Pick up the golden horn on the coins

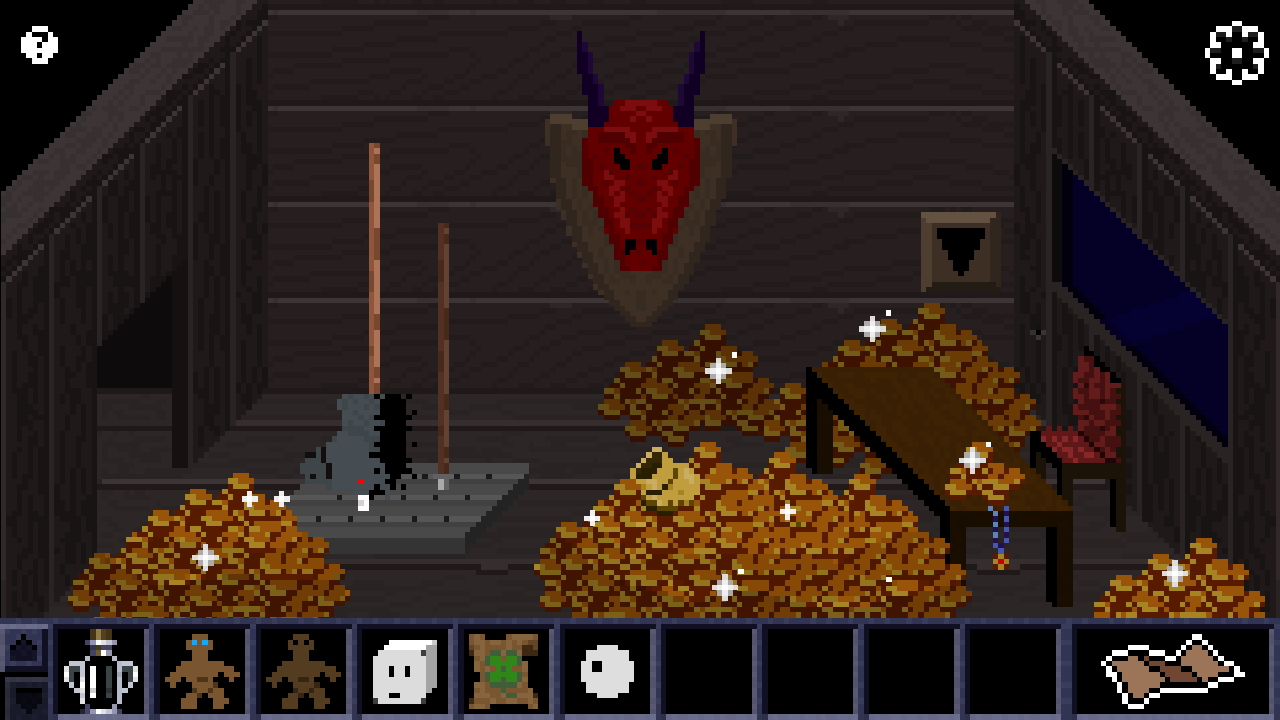pyautogui.click(x=668, y=482)
